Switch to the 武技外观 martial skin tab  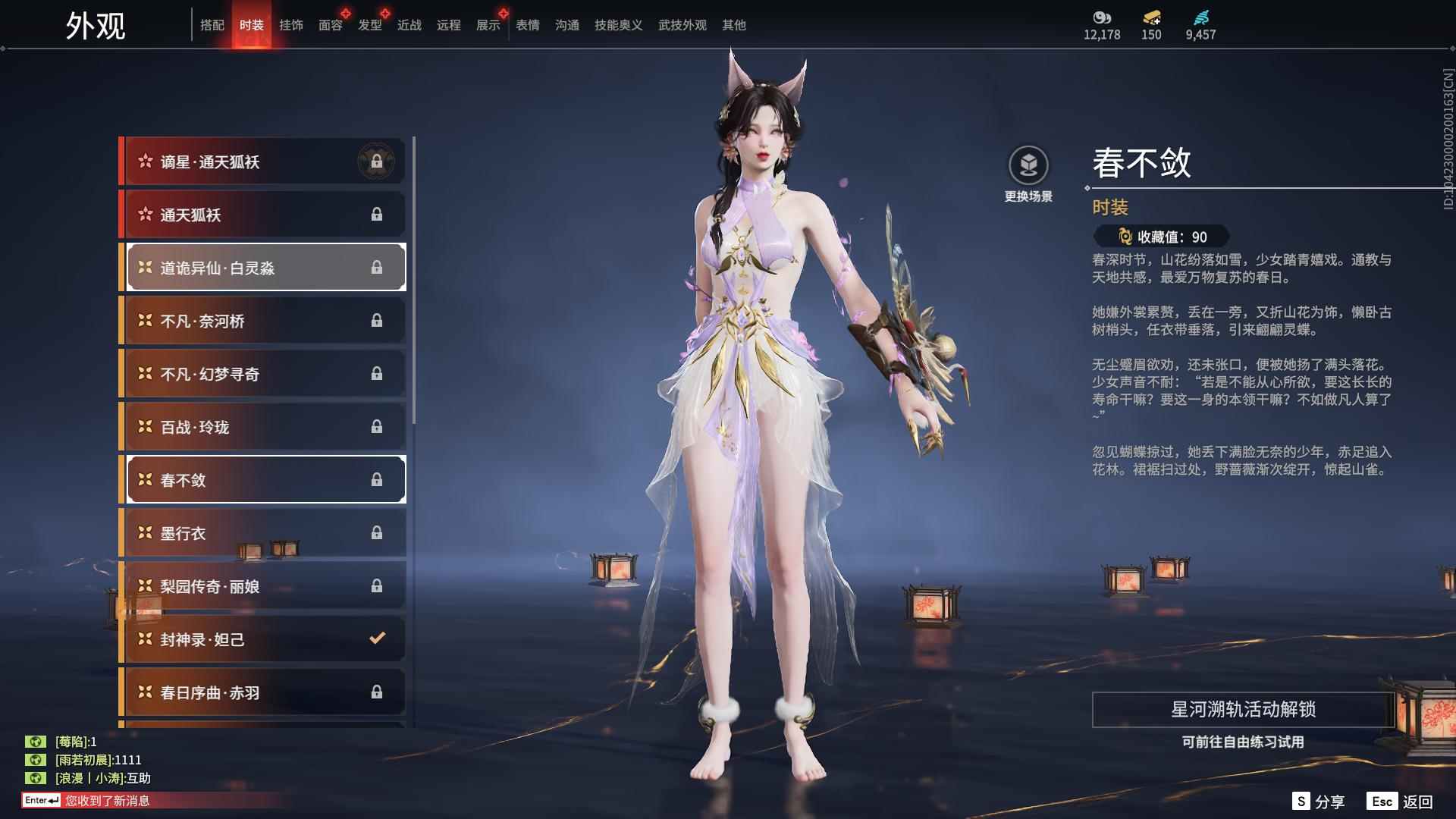(680, 24)
